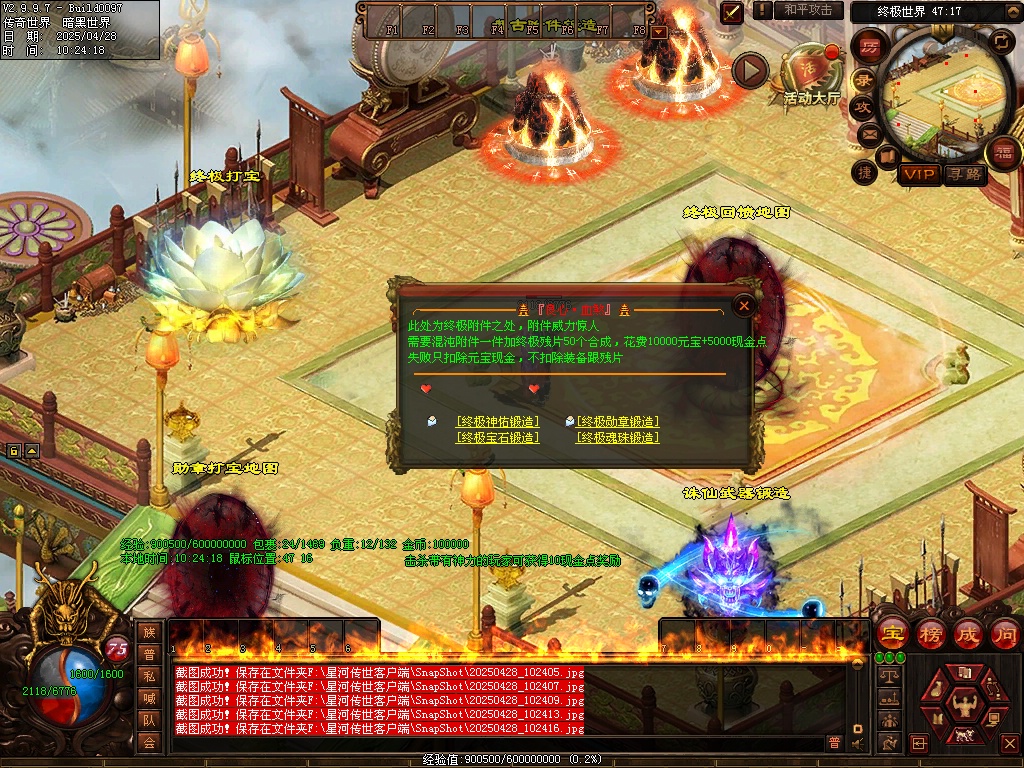Open the 宝 treasure shop button
Viewport: 1024px width, 768px height.
pos(892,634)
